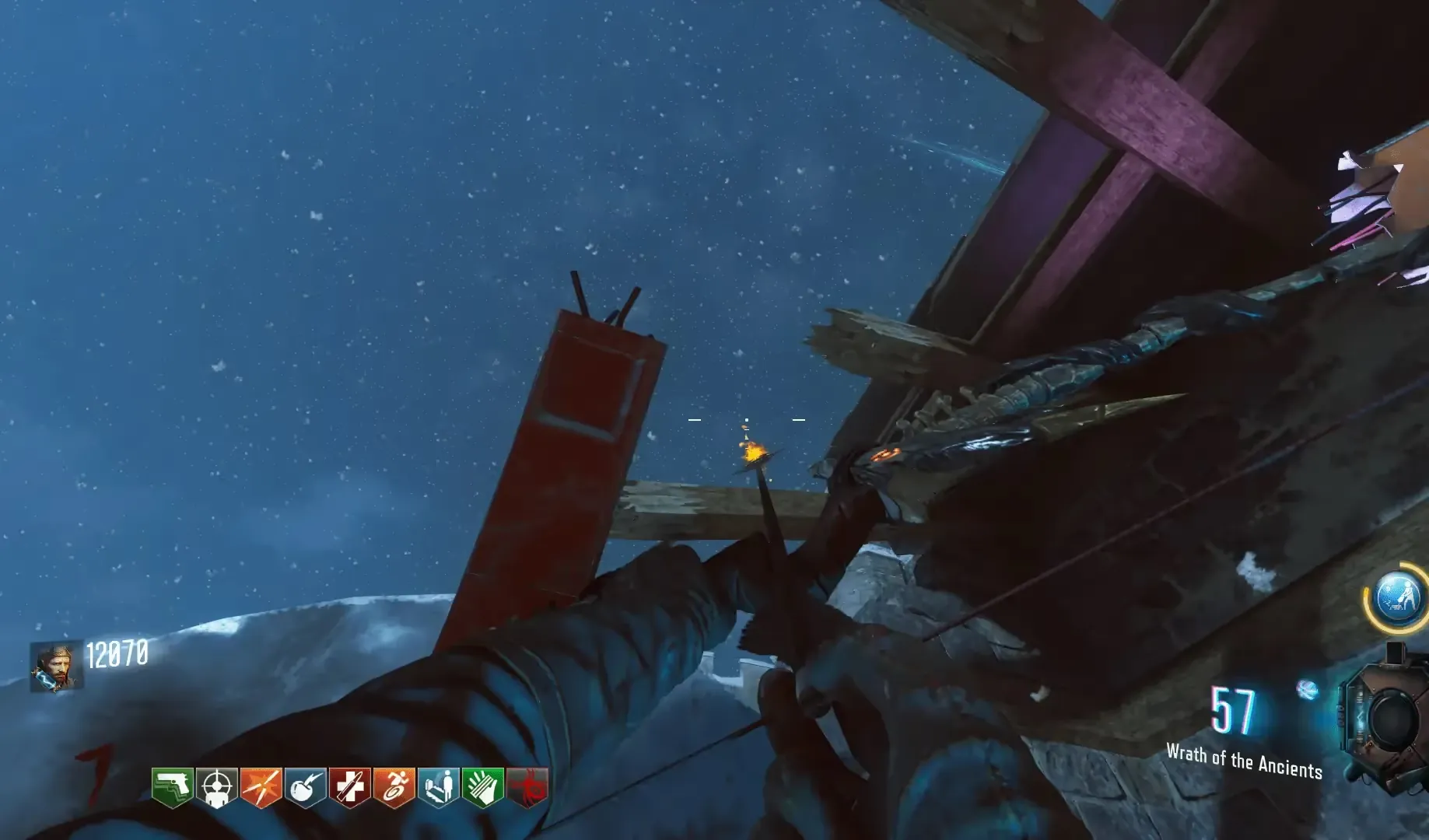Viewport: 1429px width, 840px height.
Task: Select the player character portrait
Action: pyautogui.click(x=55, y=667)
